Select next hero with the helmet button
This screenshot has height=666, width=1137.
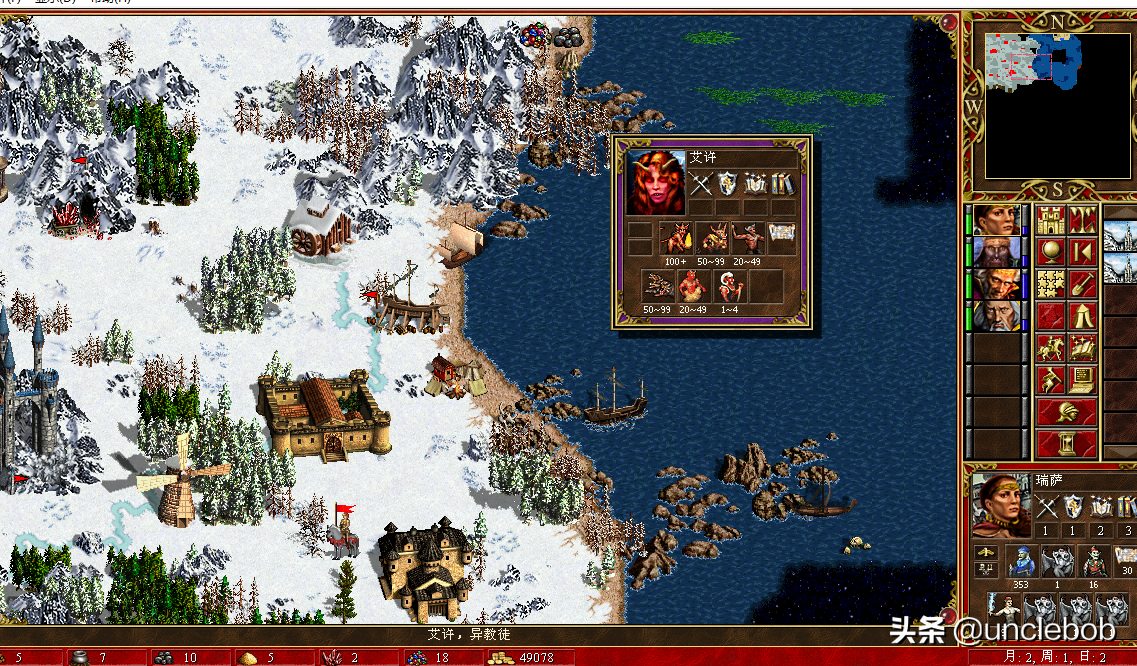click(x=1067, y=412)
